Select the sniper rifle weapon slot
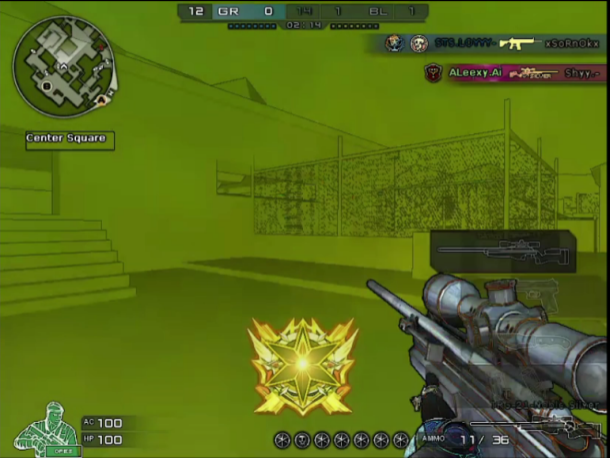The image size is (610, 458). [x=503, y=251]
